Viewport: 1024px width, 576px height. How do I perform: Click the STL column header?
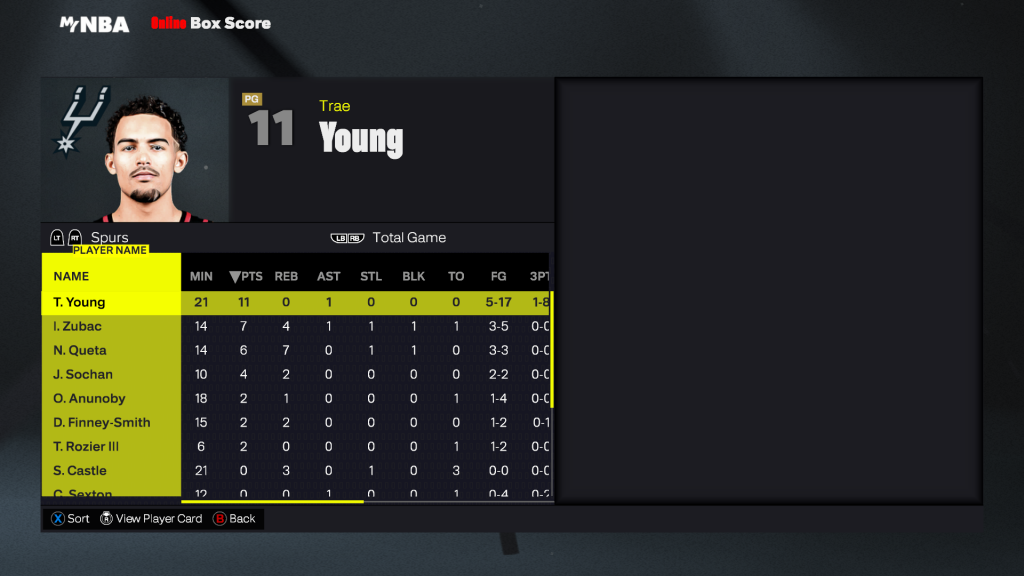pos(371,276)
